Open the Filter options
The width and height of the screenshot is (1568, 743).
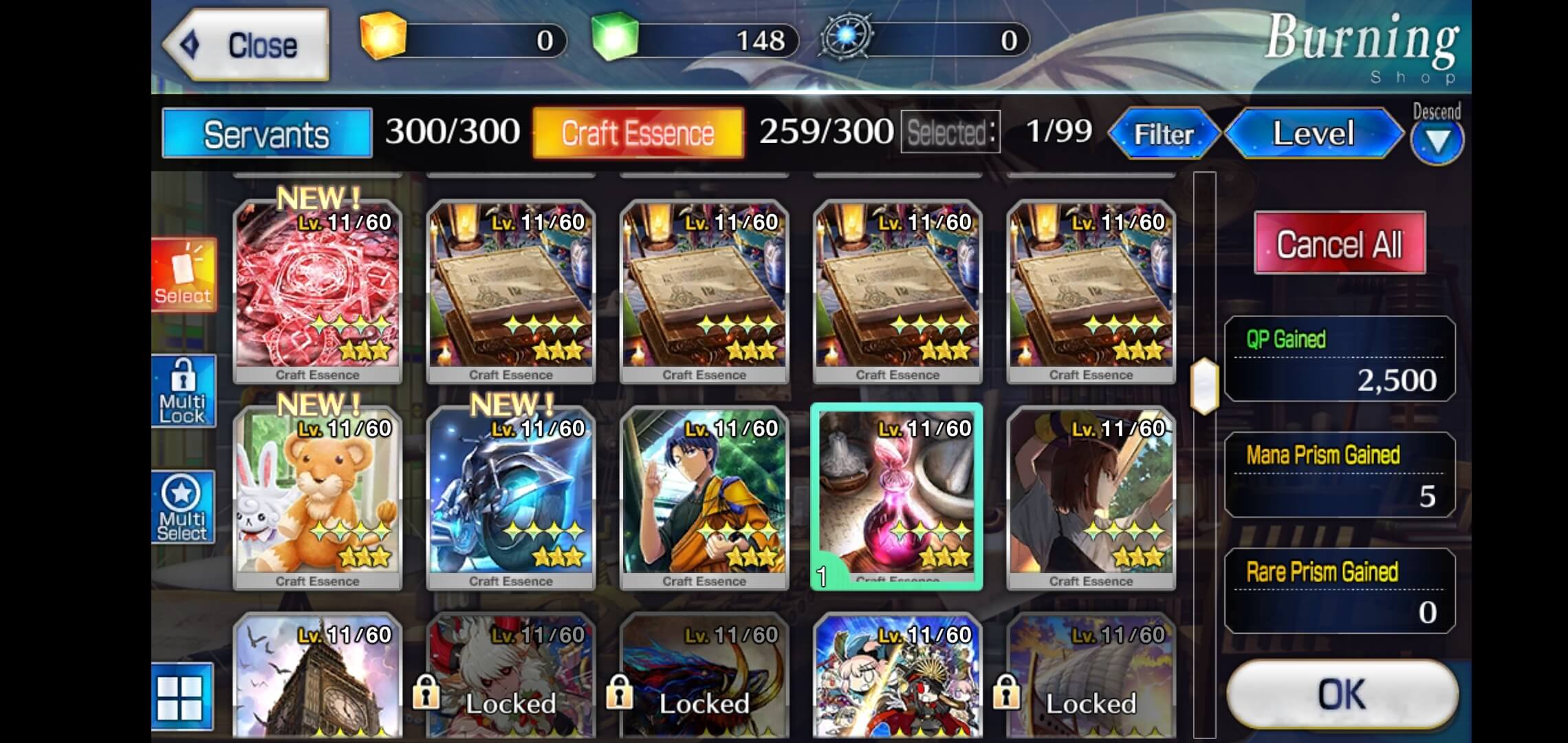[1164, 133]
